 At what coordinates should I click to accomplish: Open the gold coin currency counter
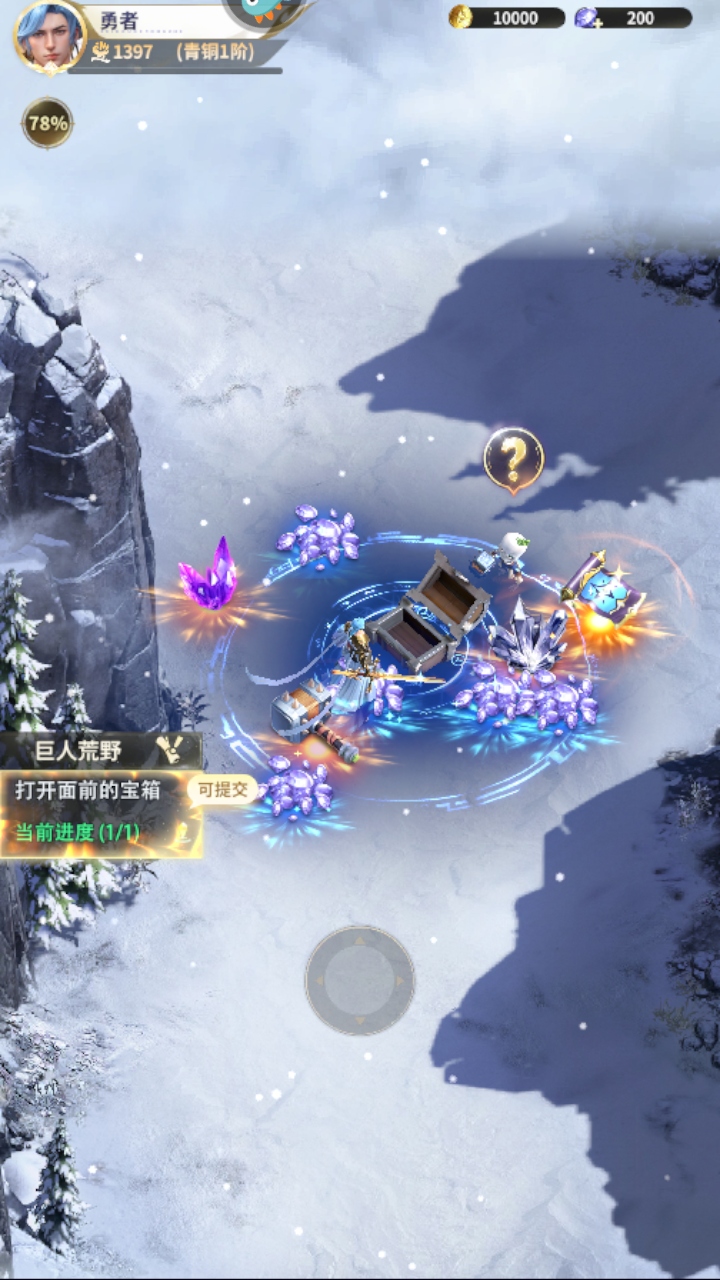pos(507,17)
